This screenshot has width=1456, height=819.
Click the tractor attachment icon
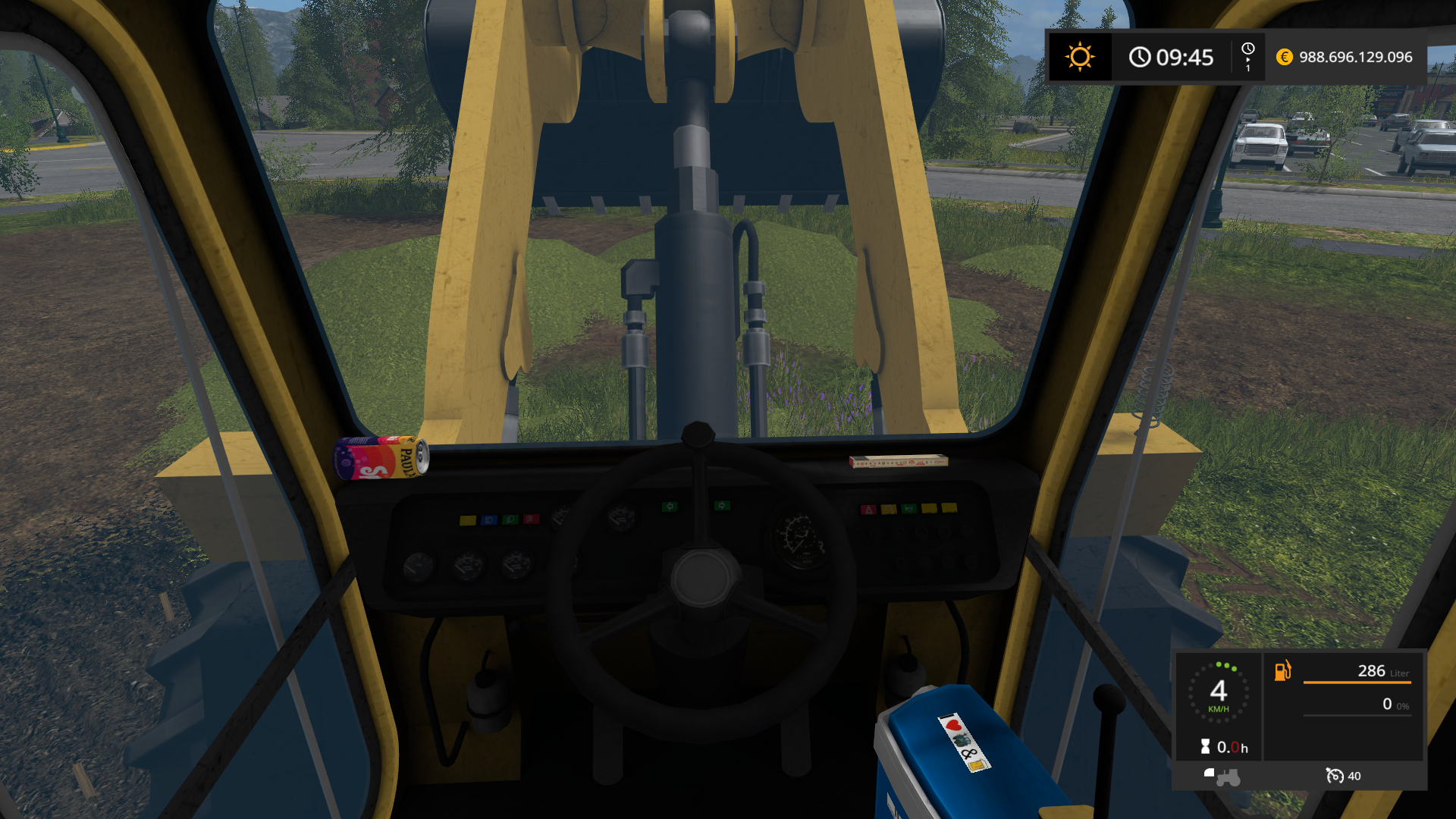[x=1222, y=776]
